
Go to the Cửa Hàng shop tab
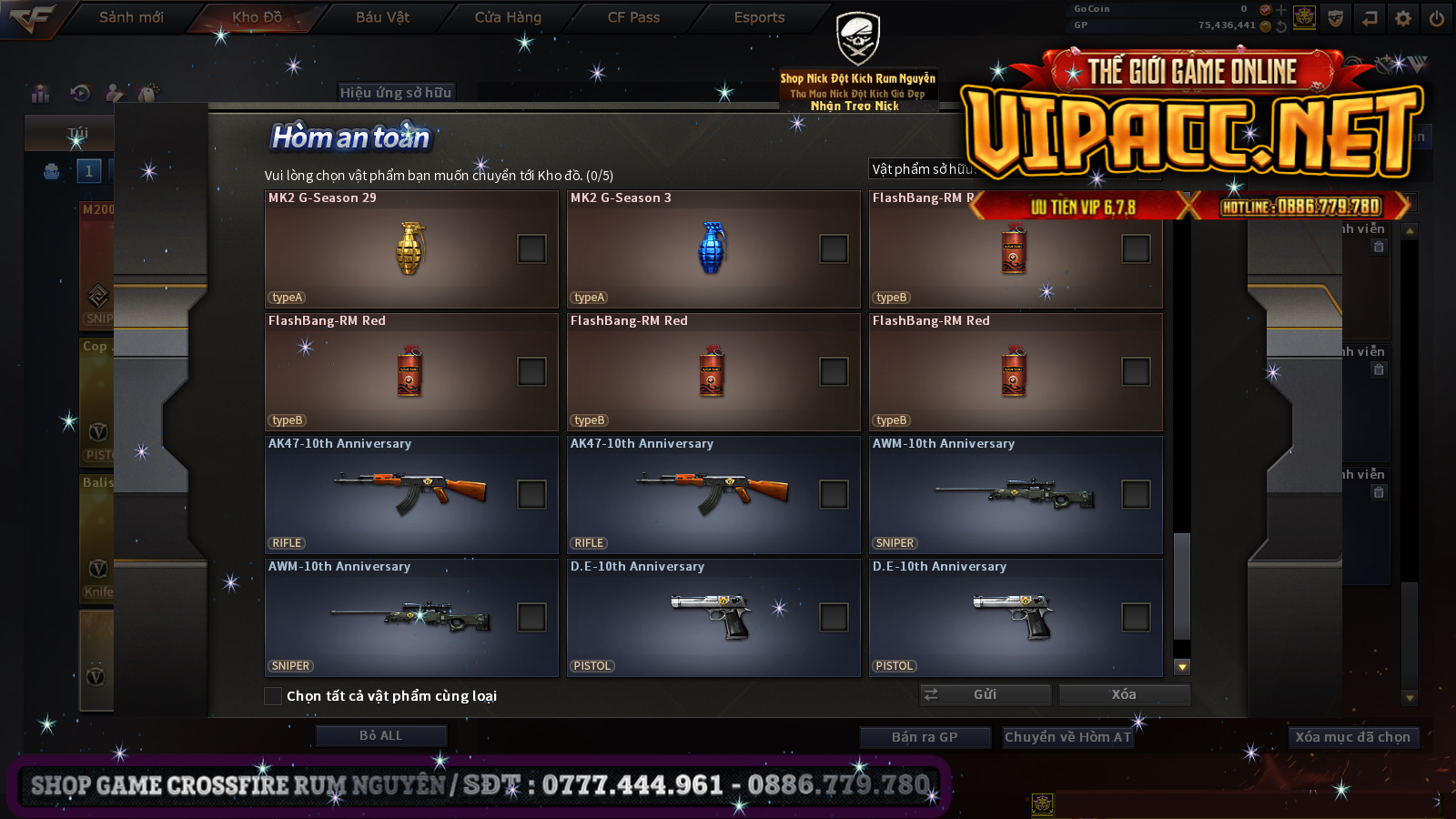[508, 17]
